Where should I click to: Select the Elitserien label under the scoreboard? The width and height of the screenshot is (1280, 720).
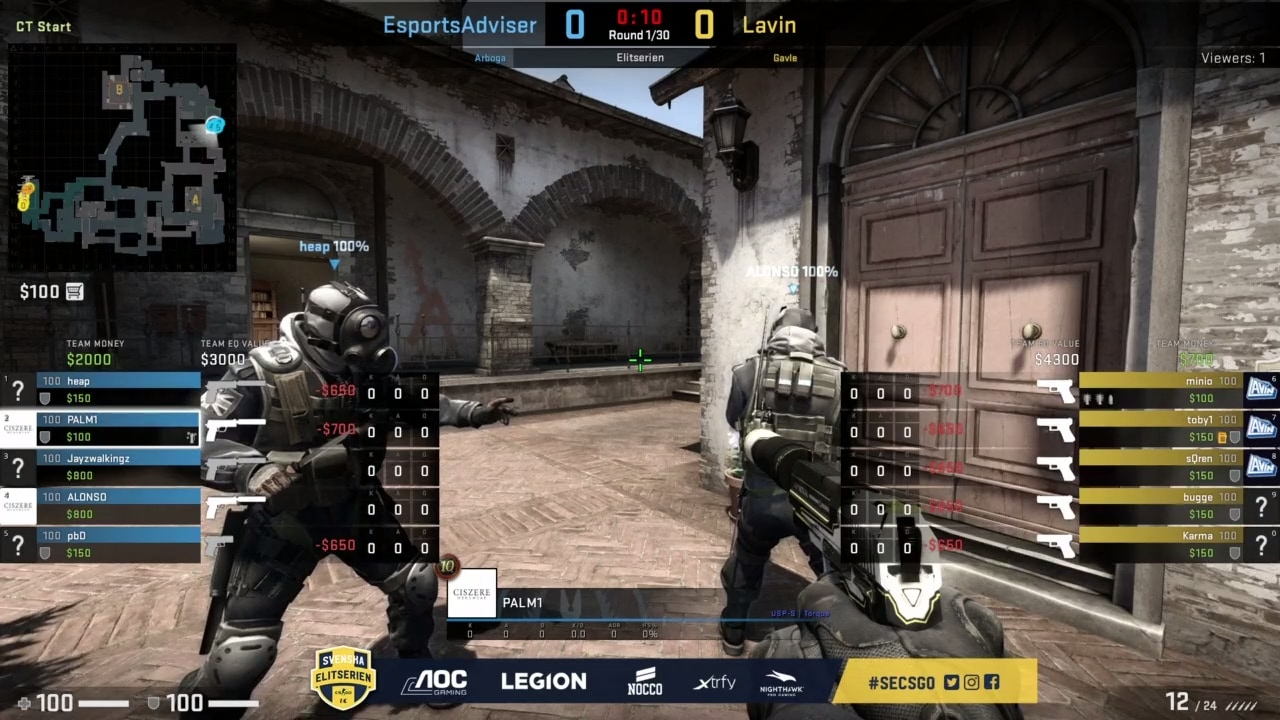point(640,57)
